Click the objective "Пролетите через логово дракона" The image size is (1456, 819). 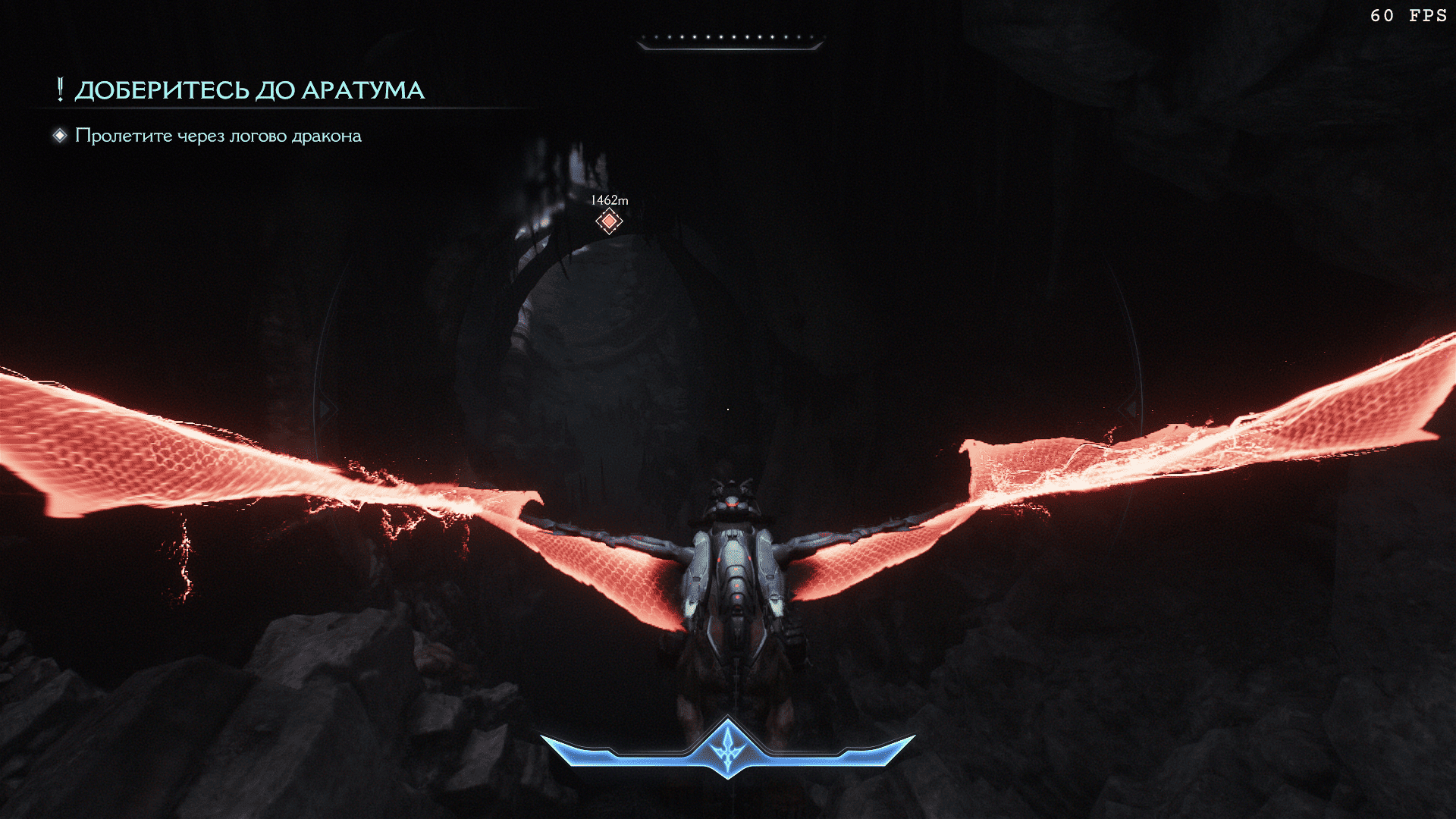(x=218, y=136)
